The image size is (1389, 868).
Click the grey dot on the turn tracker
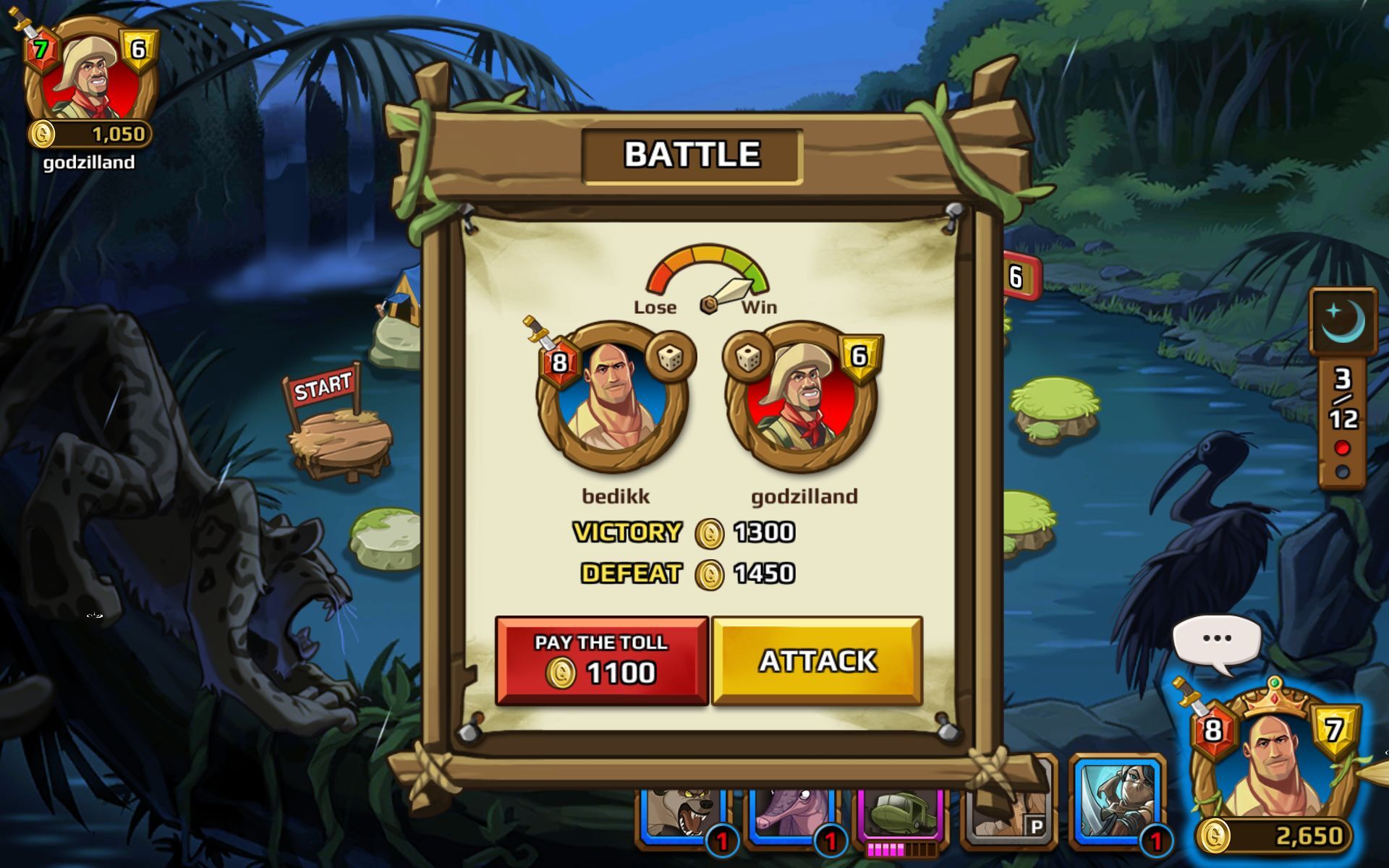coord(1343,469)
